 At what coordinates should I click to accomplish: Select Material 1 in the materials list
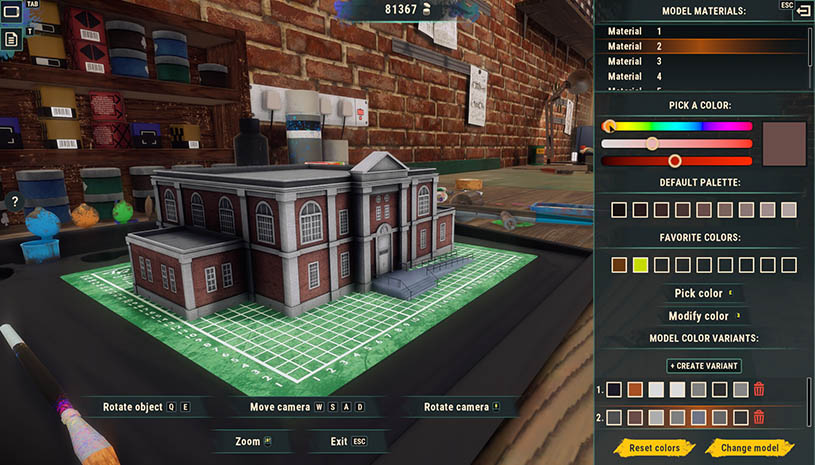pos(702,32)
